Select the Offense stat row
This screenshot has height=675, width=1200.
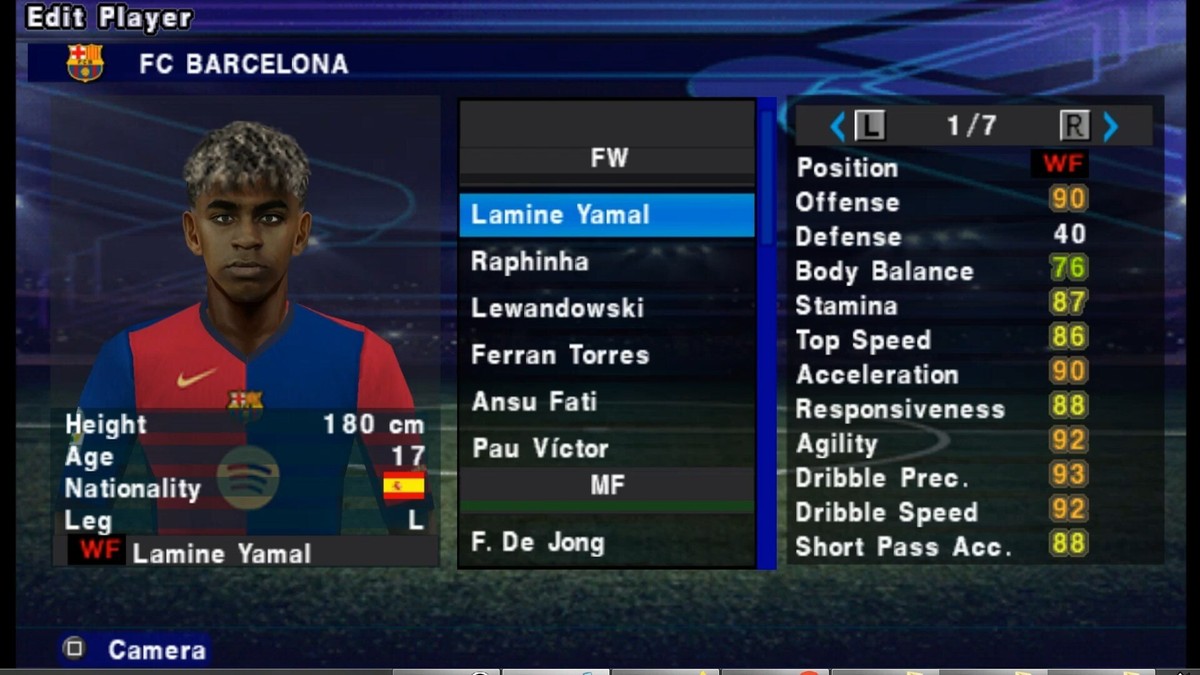[940, 202]
